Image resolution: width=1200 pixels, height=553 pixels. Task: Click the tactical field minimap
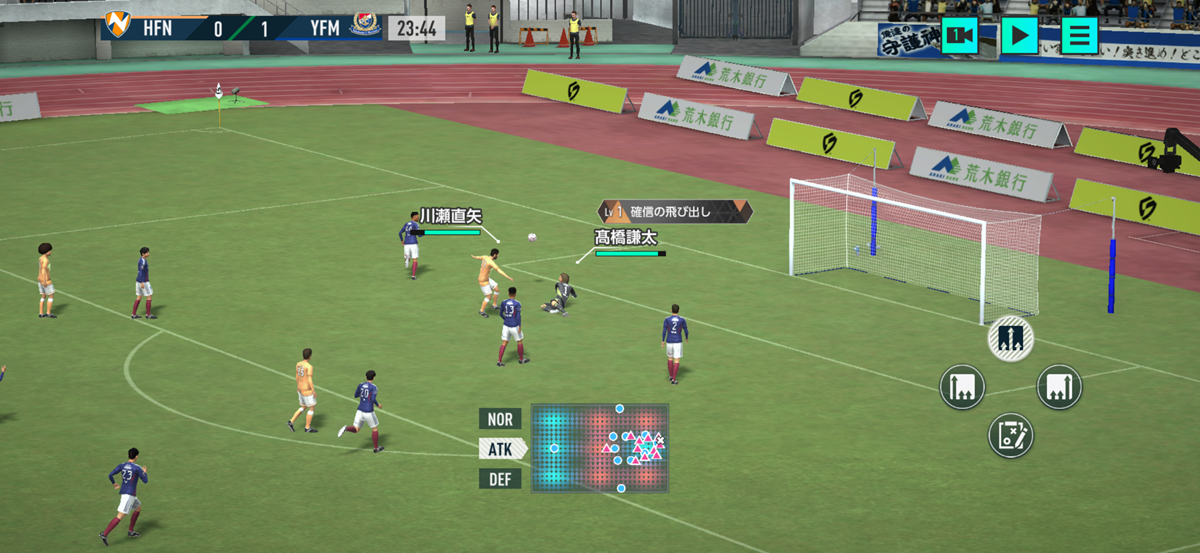tap(600, 448)
